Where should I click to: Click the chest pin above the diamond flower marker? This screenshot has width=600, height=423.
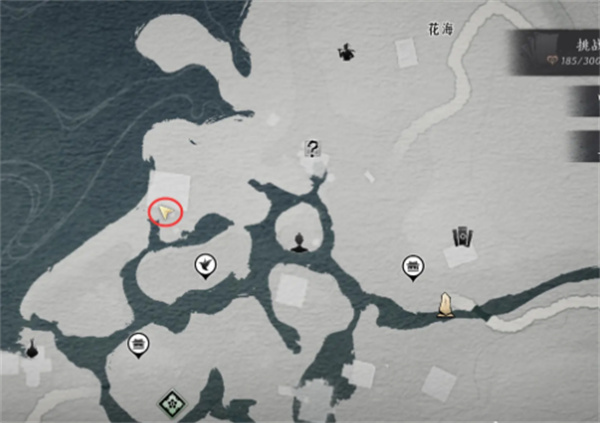point(139,345)
